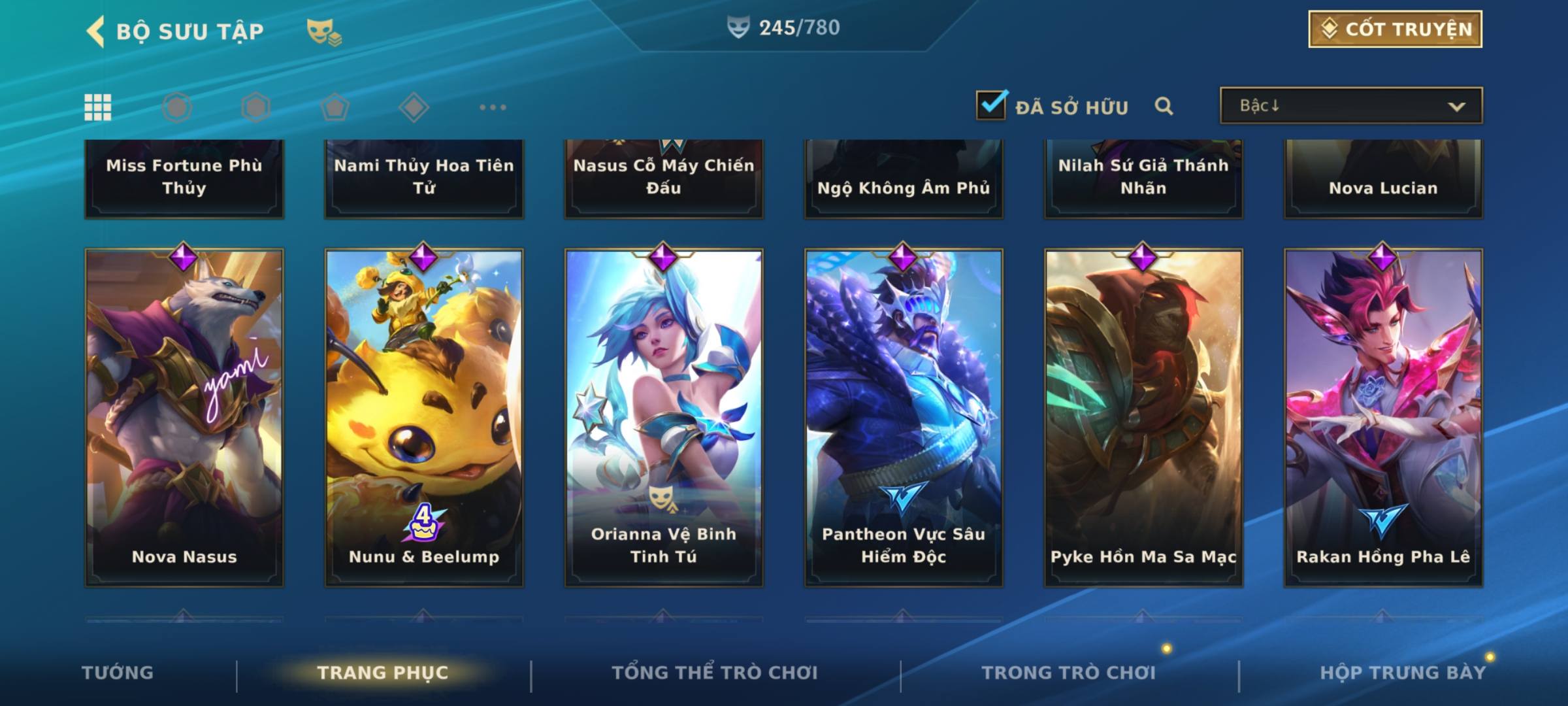Switch to the Tướng tab
Image resolution: width=1568 pixels, height=706 pixels.
118,673
